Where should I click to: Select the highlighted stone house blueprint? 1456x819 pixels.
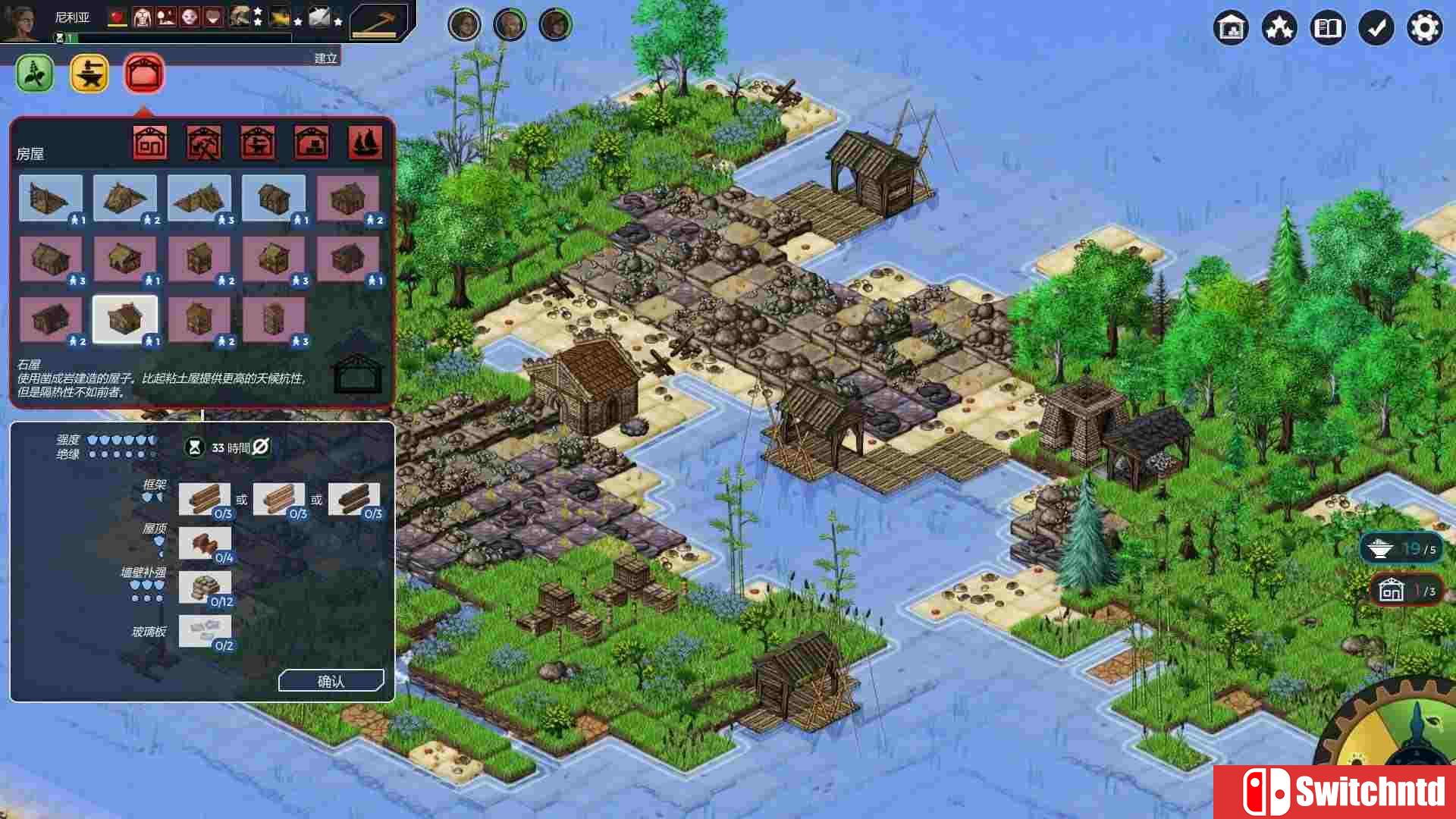tap(124, 318)
